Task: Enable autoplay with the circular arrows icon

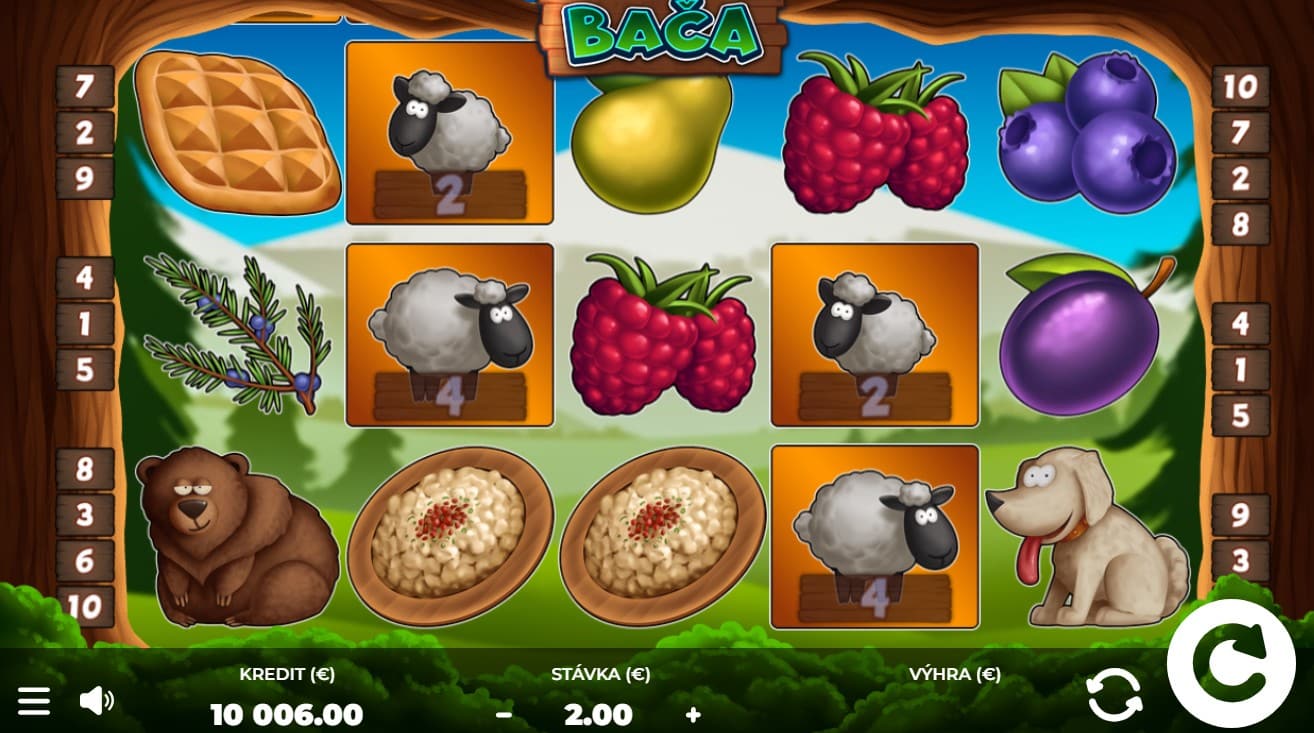Action: coord(1114,694)
